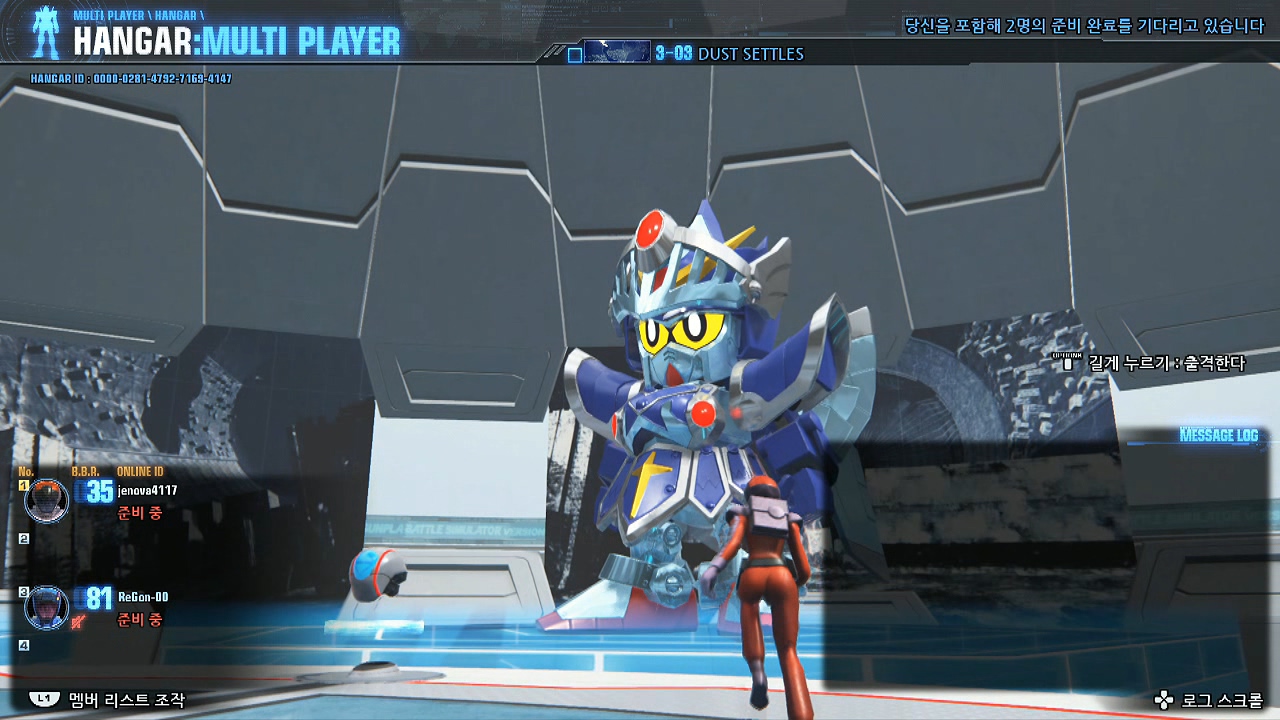Click the Gundam silhouette hangar icon
1280x720 pixels.
45,32
